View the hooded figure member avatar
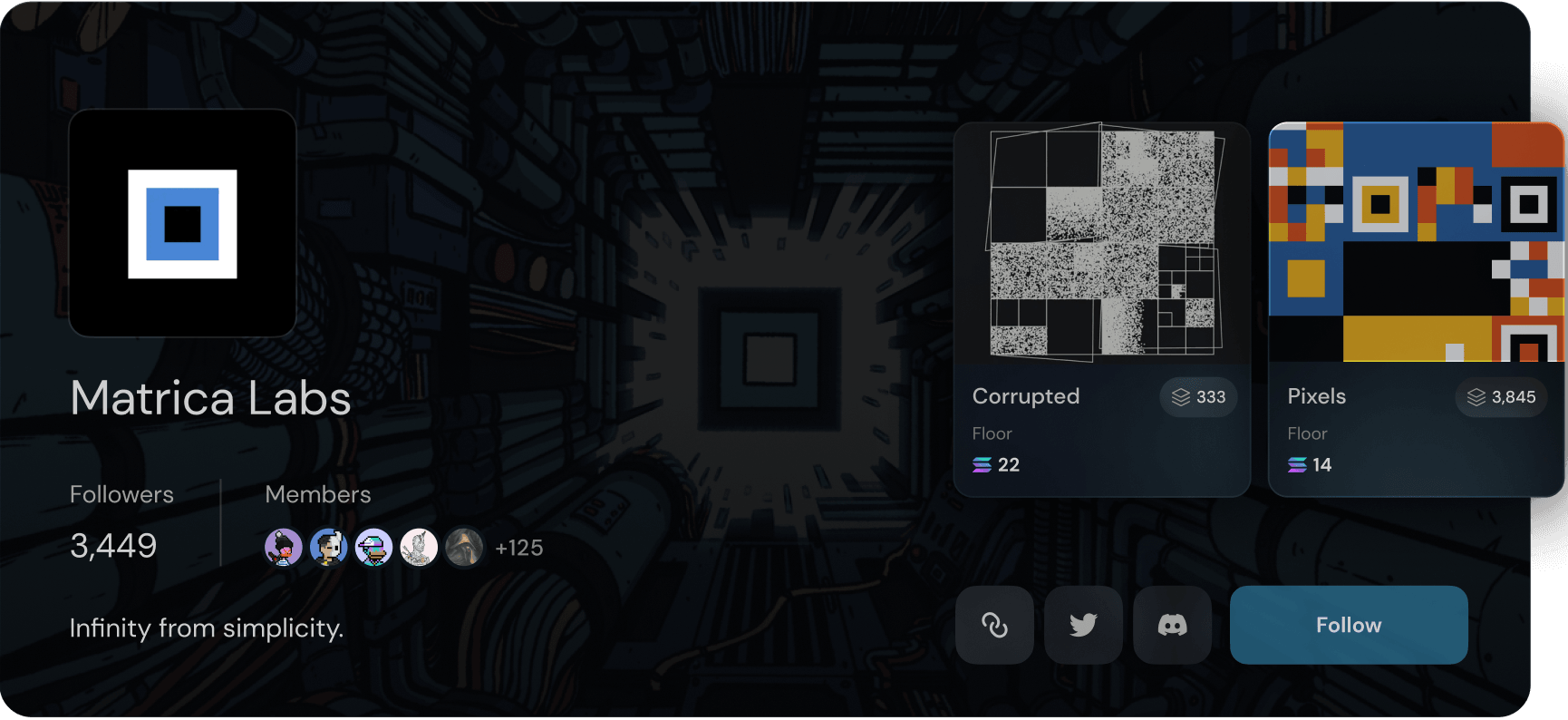Image resolution: width=1568 pixels, height=720 pixels. pyautogui.click(x=464, y=548)
